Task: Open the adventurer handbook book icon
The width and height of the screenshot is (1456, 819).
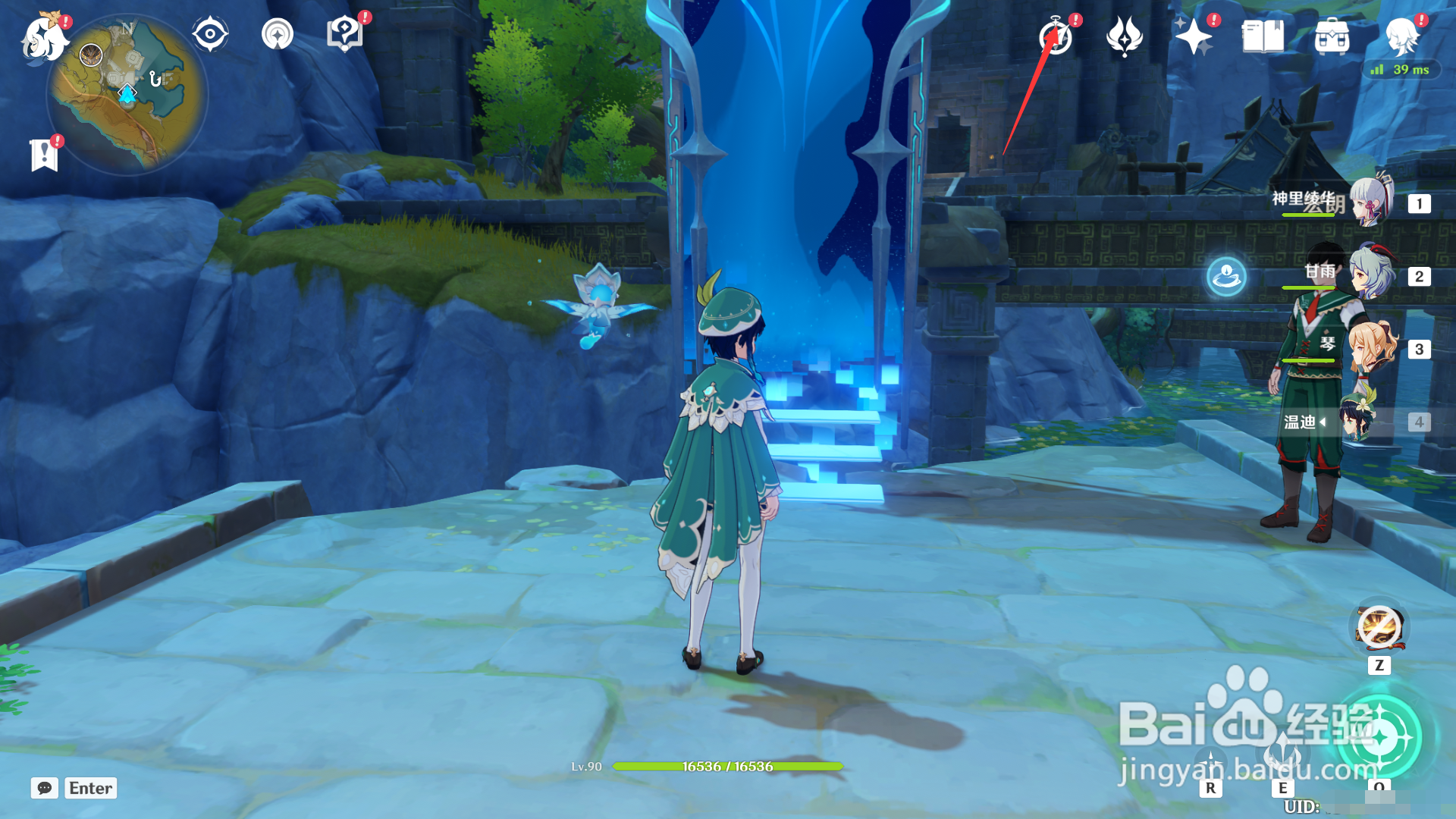Action: coord(1263,36)
